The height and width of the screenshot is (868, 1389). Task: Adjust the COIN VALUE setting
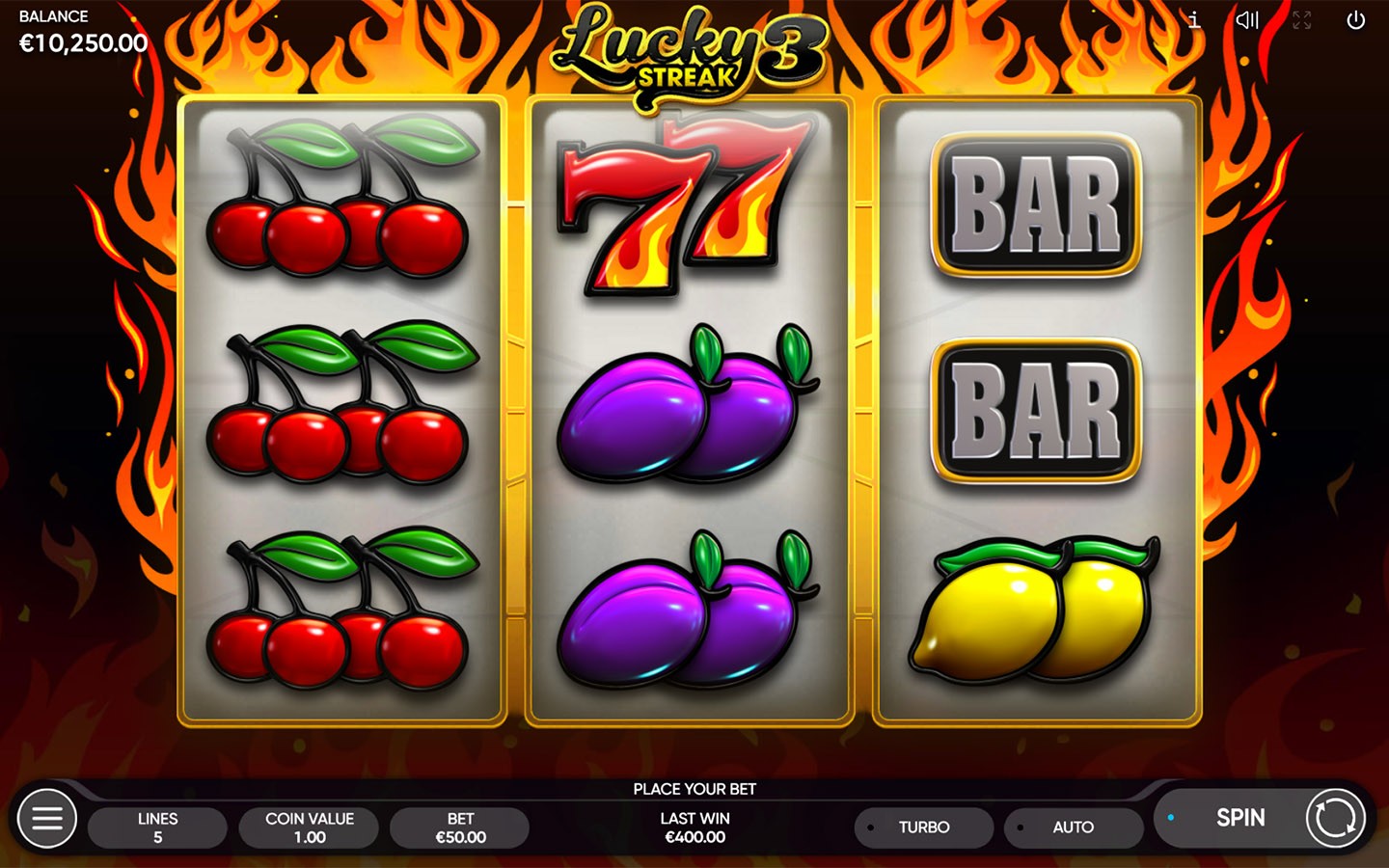pyautogui.click(x=309, y=827)
